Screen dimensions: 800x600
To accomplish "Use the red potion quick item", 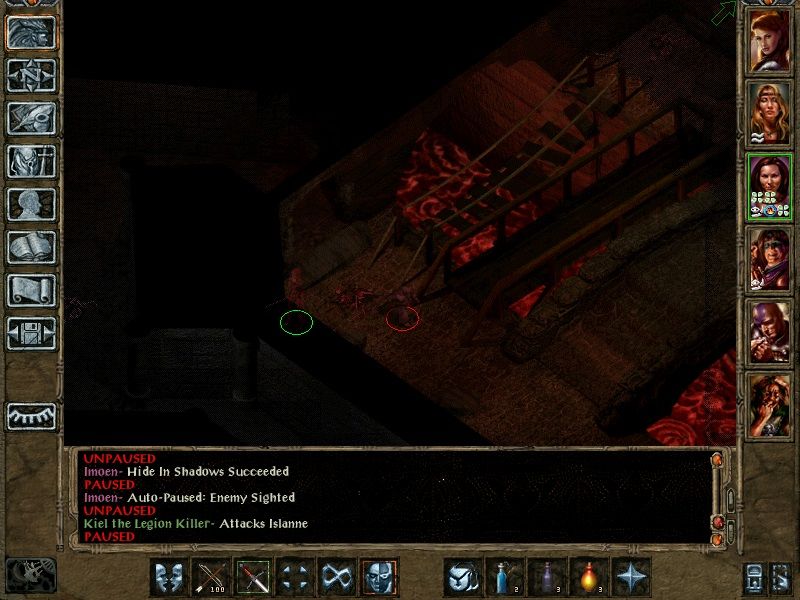I will (x=590, y=577).
